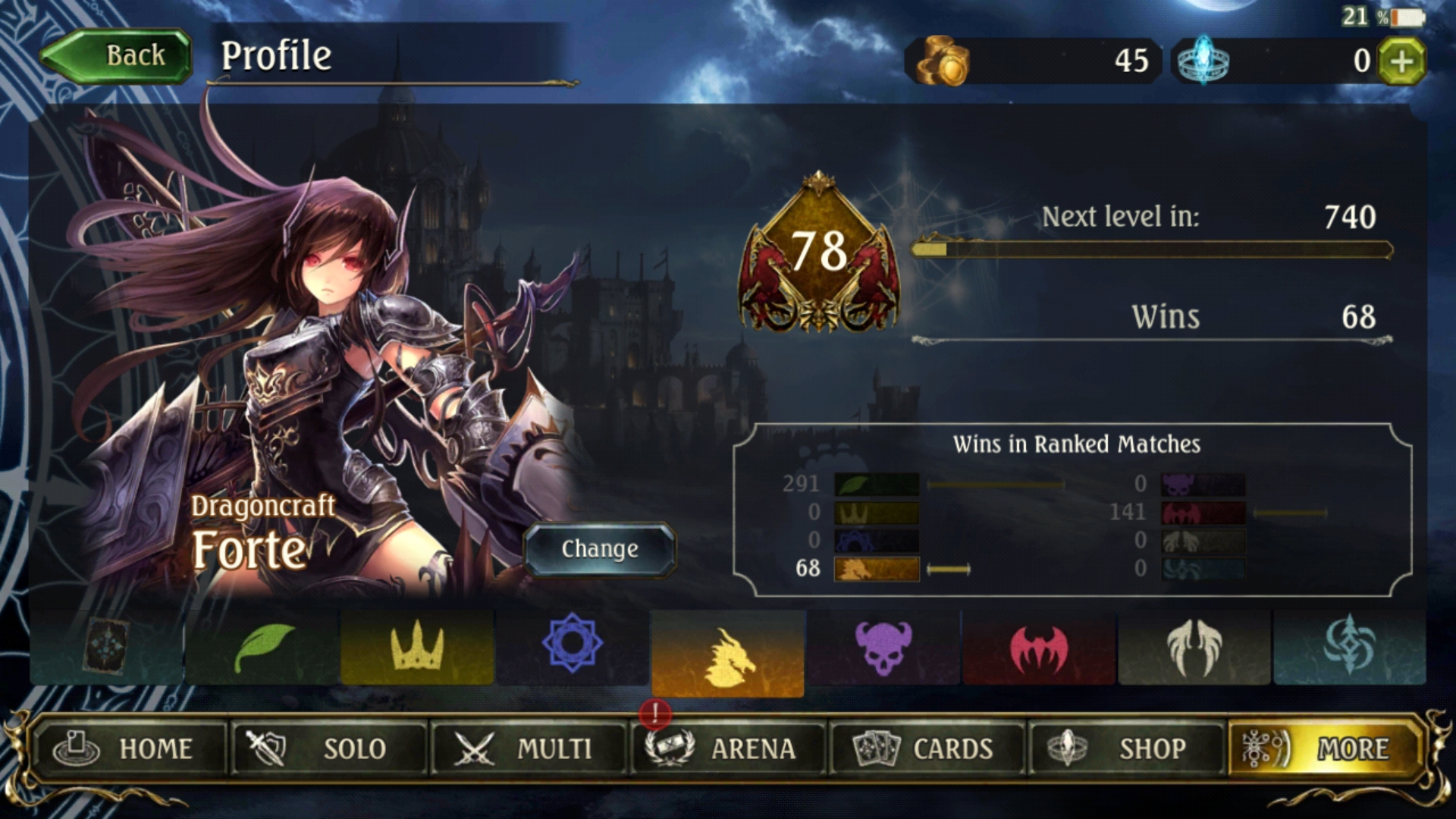Choose the teal Portalcraft emblem tab
Viewport: 1456px width, 819px height.
1350,648
